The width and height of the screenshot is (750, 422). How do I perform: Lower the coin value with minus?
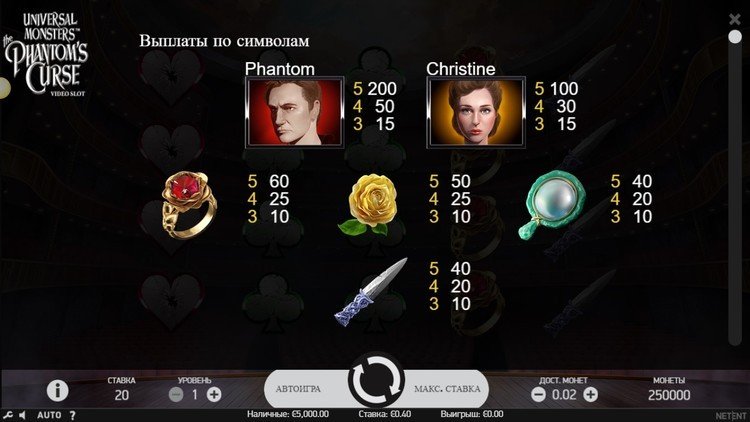[538, 395]
